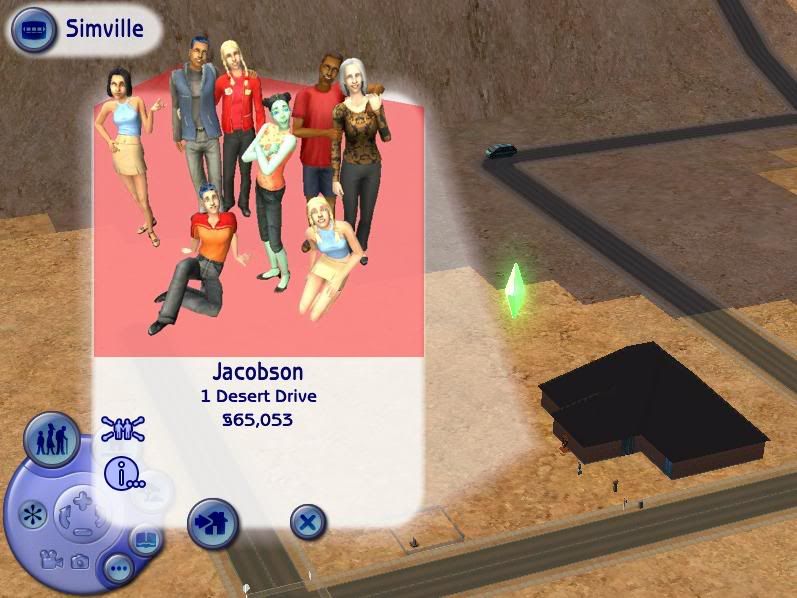Enter the Jacobson family lot

tap(212, 522)
